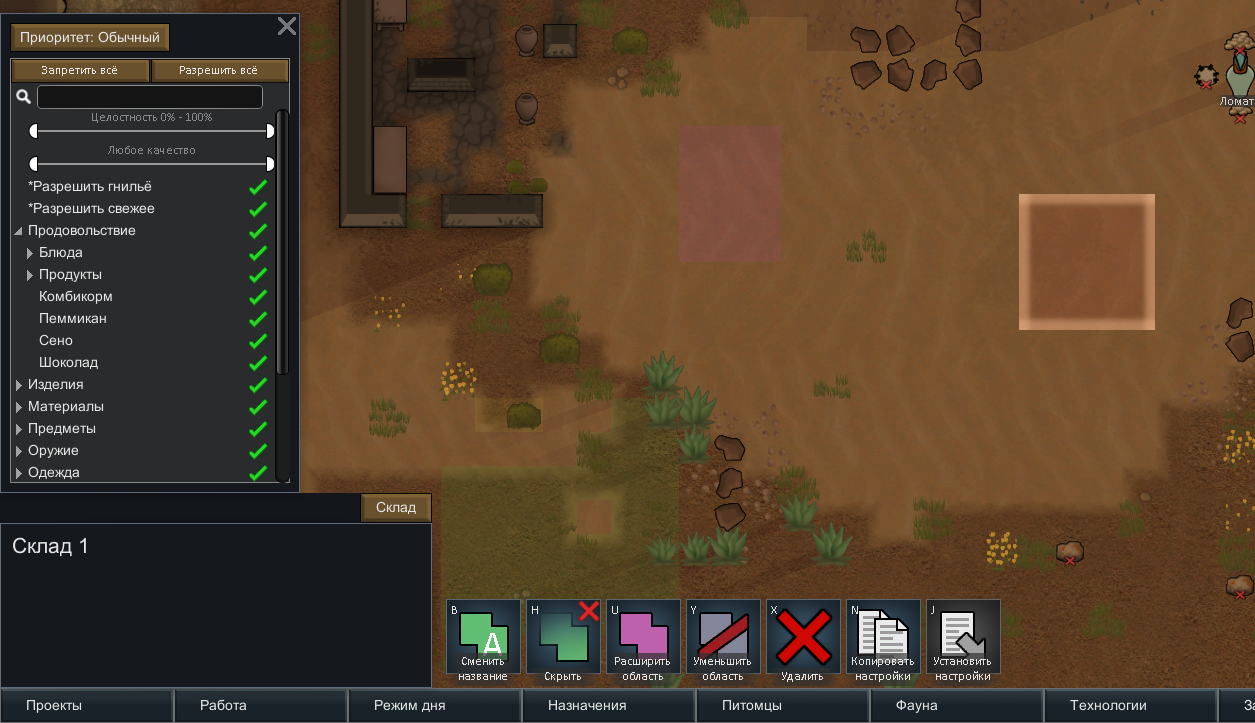Focus the storage filter search field

(x=150, y=97)
